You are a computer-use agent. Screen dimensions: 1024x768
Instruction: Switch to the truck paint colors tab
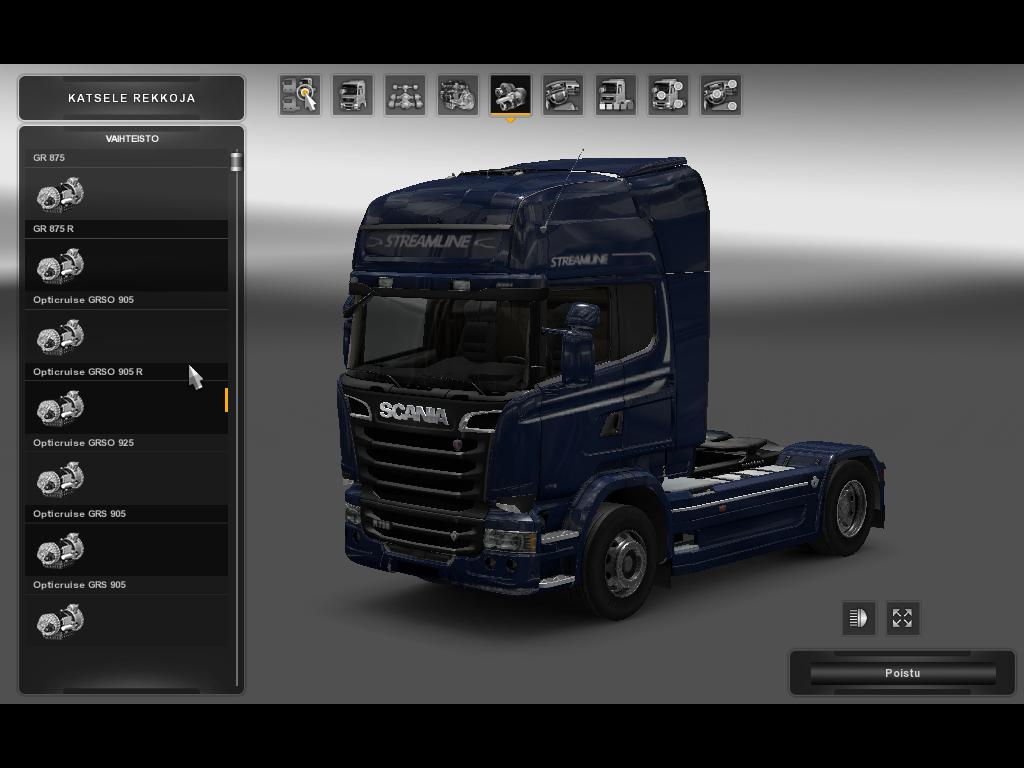pyautogui.click(x=615, y=95)
